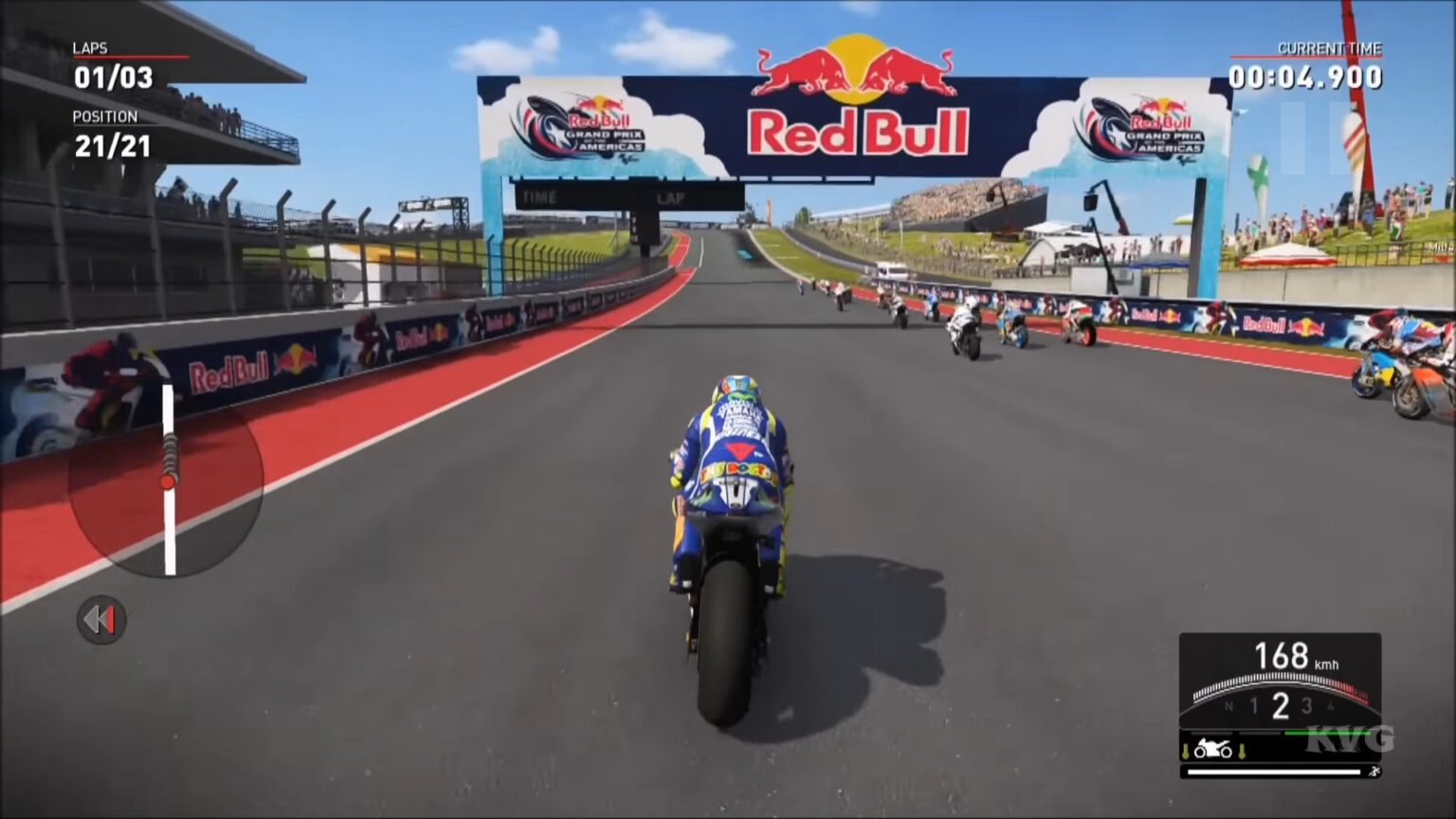Click the player position marker on the track map
The width and height of the screenshot is (1456, 819).
click(x=168, y=481)
